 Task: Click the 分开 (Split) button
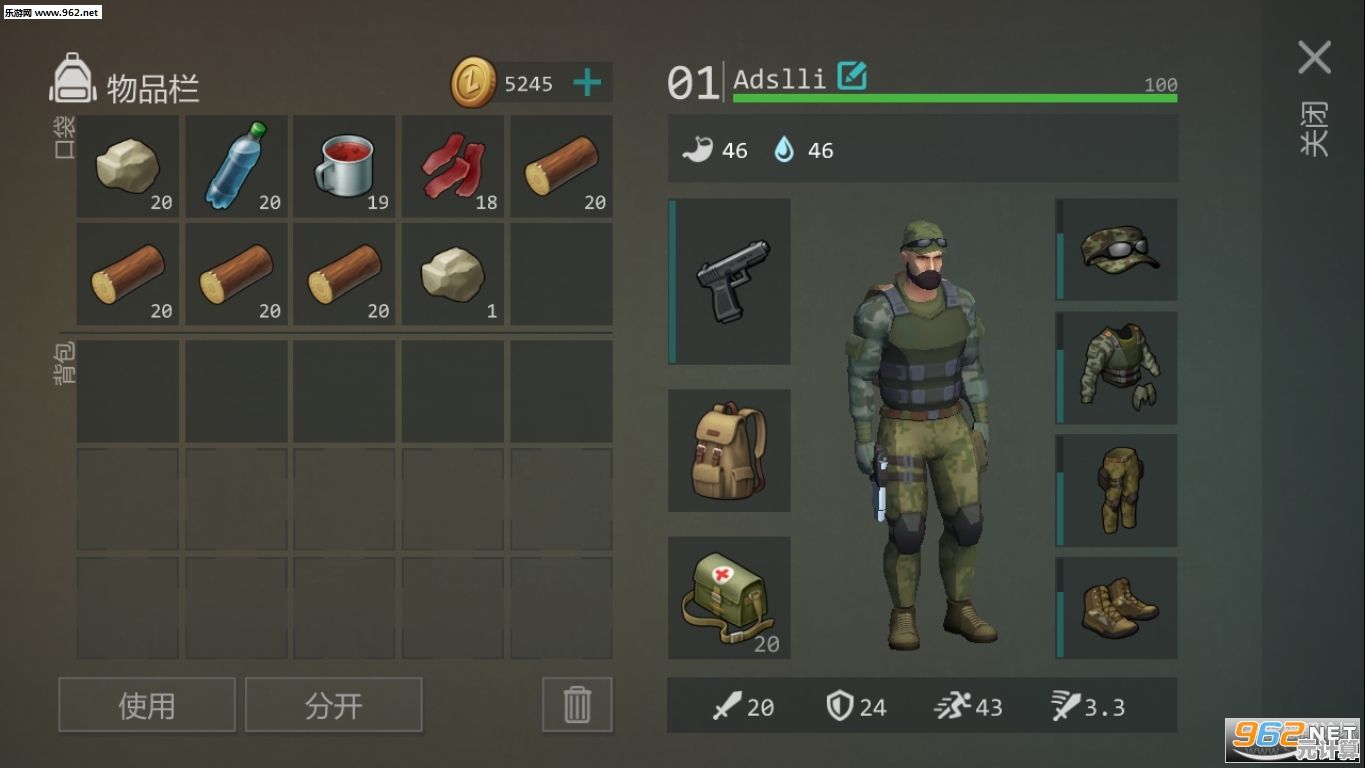(x=333, y=705)
